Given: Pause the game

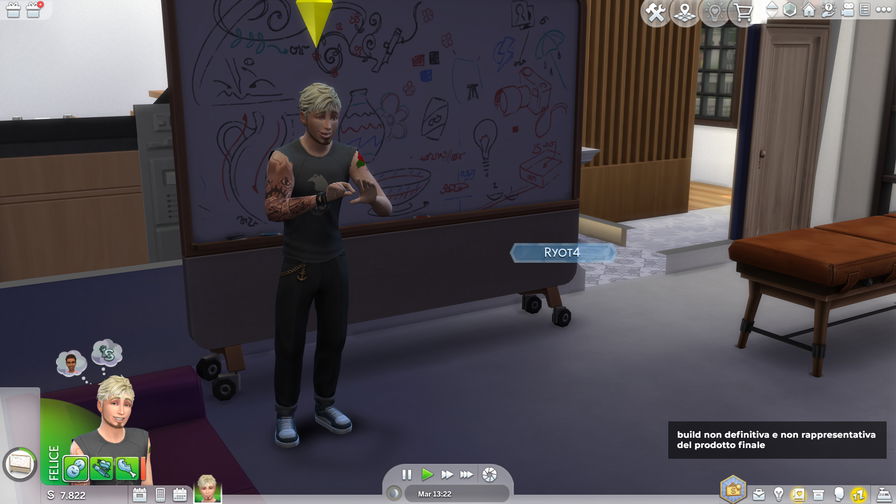Looking at the screenshot, I should point(407,474).
